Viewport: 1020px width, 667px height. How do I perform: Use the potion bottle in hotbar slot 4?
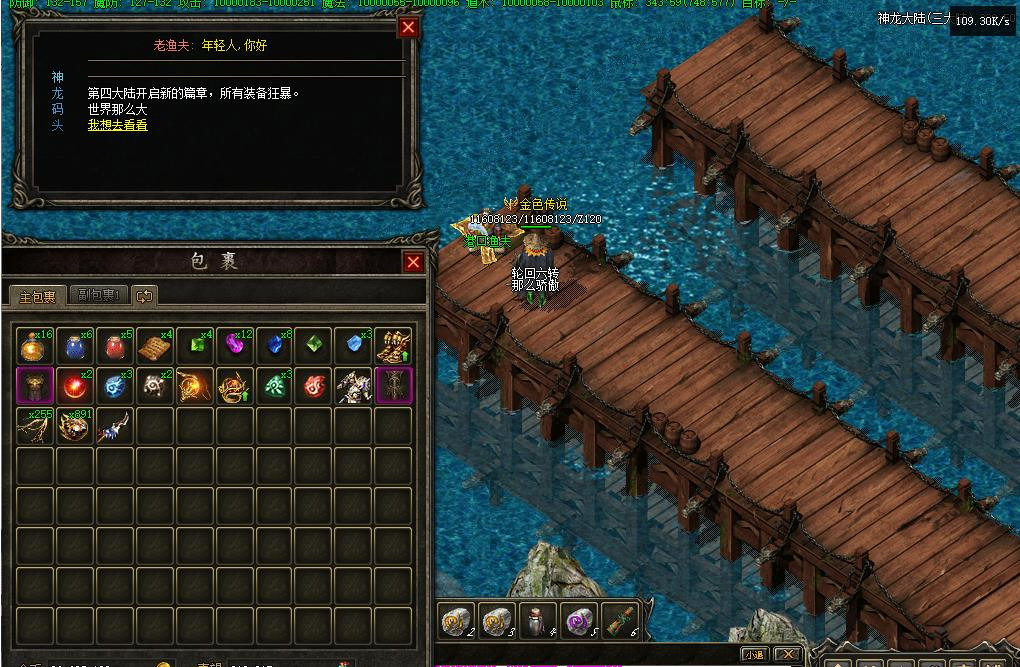point(538,621)
